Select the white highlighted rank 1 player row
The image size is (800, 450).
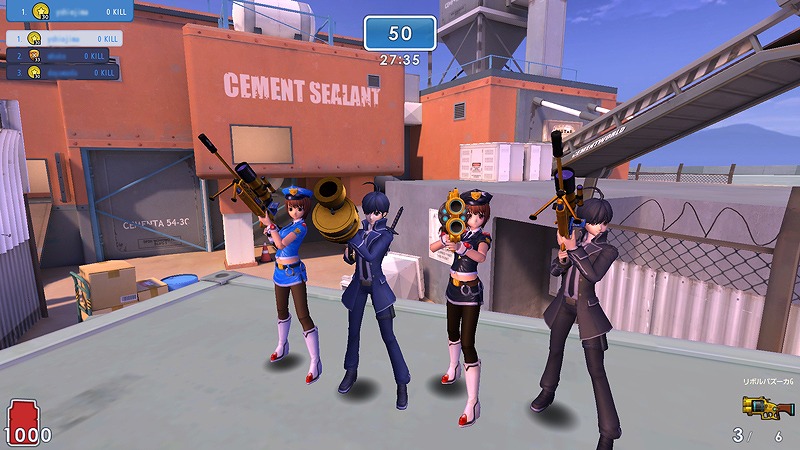pyautogui.click(x=64, y=38)
